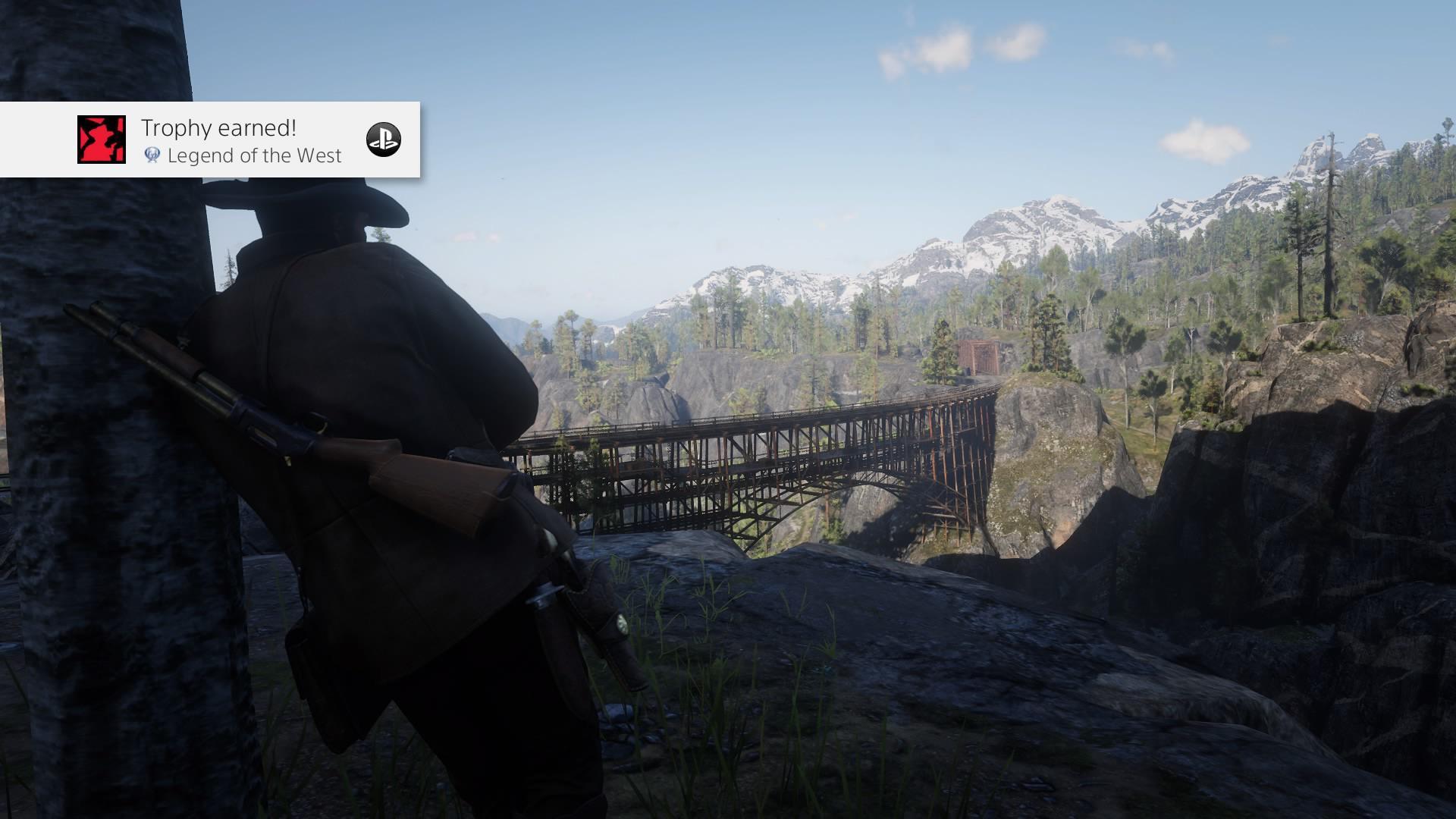Screen dimensions: 1456x819
Task: Select the Trophy earned heading text
Action: tap(218, 128)
